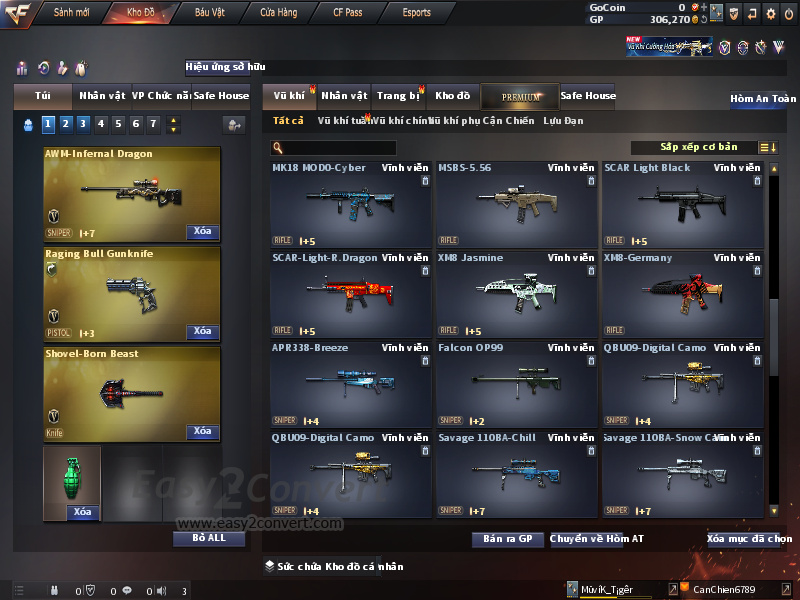Select the Nhân vật storage tab

click(344, 96)
